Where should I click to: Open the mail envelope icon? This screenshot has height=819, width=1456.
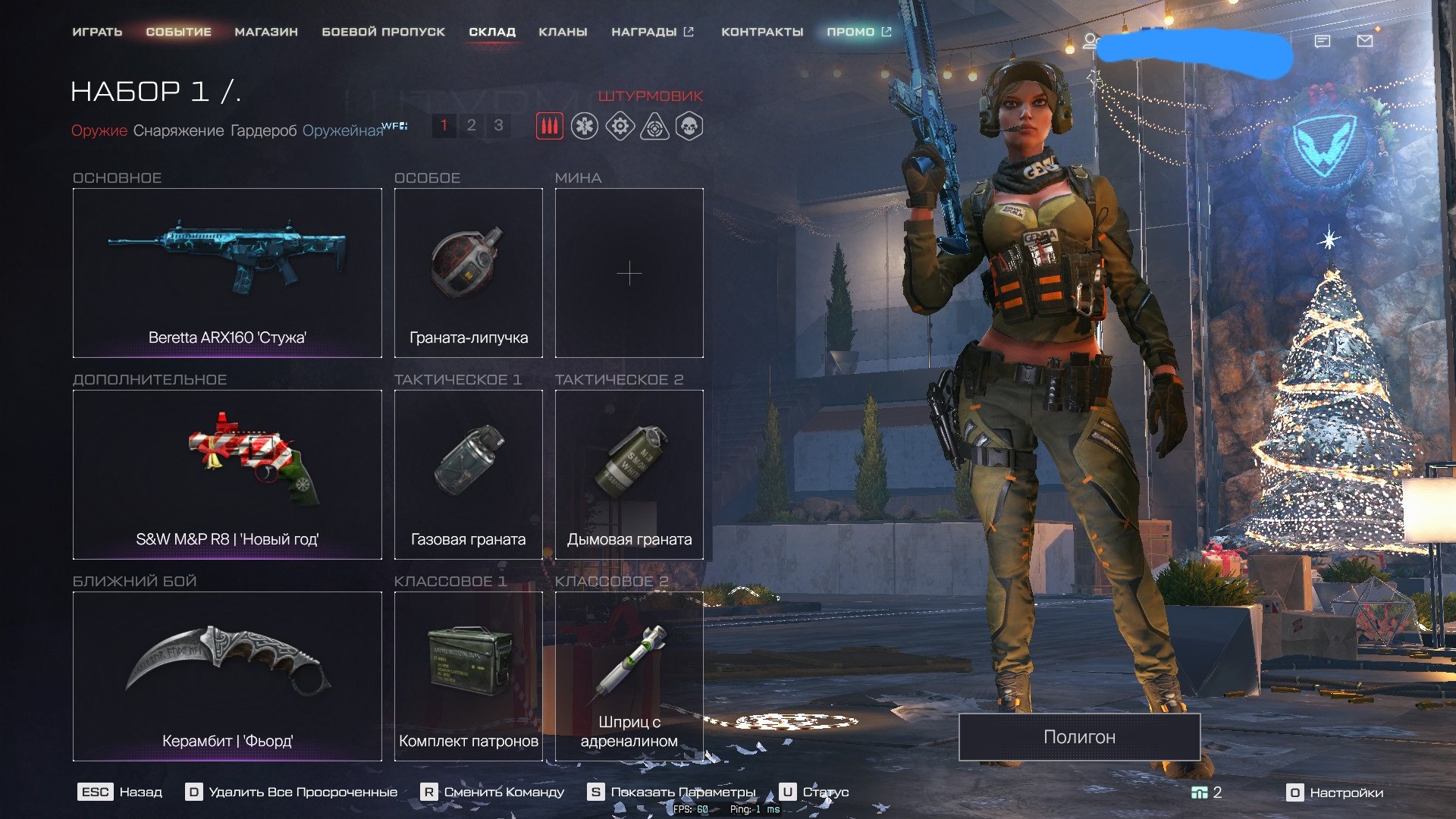(1364, 41)
